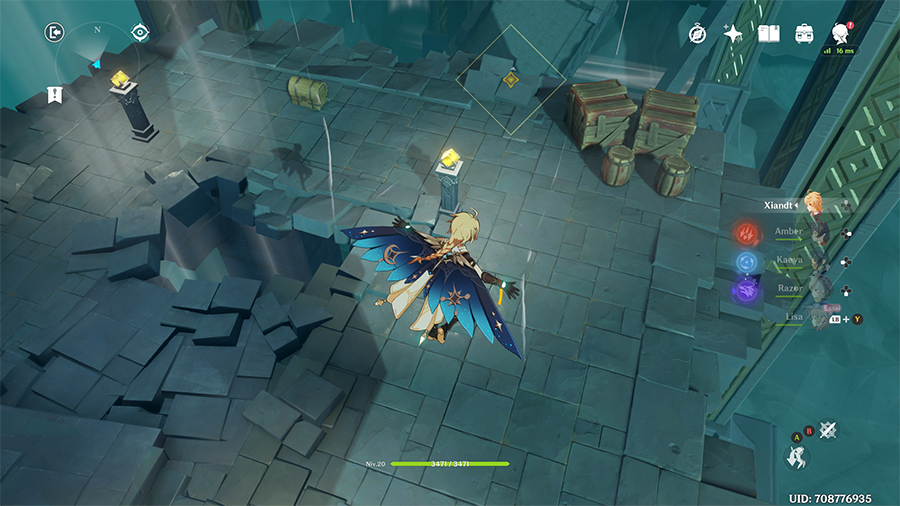The image size is (900, 506).
Task: Switch to party member Lisa
Action: click(x=795, y=316)
